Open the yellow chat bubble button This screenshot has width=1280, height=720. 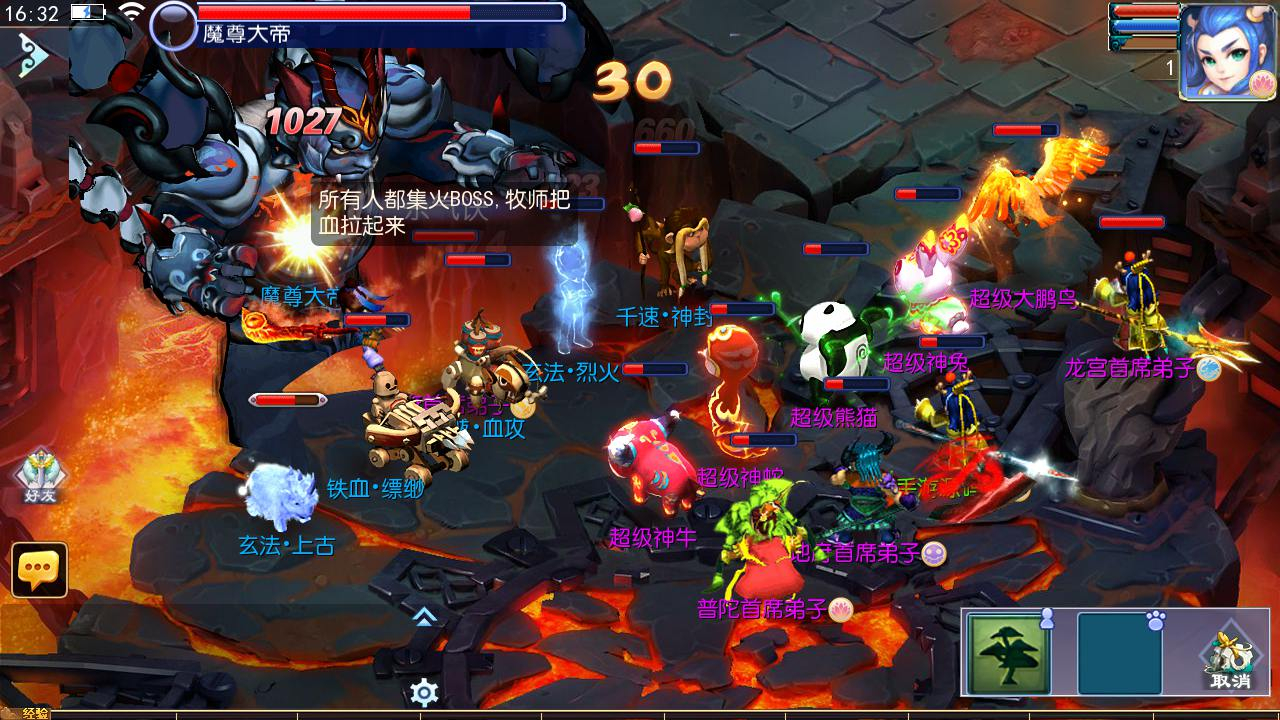[x=40, y=570]
